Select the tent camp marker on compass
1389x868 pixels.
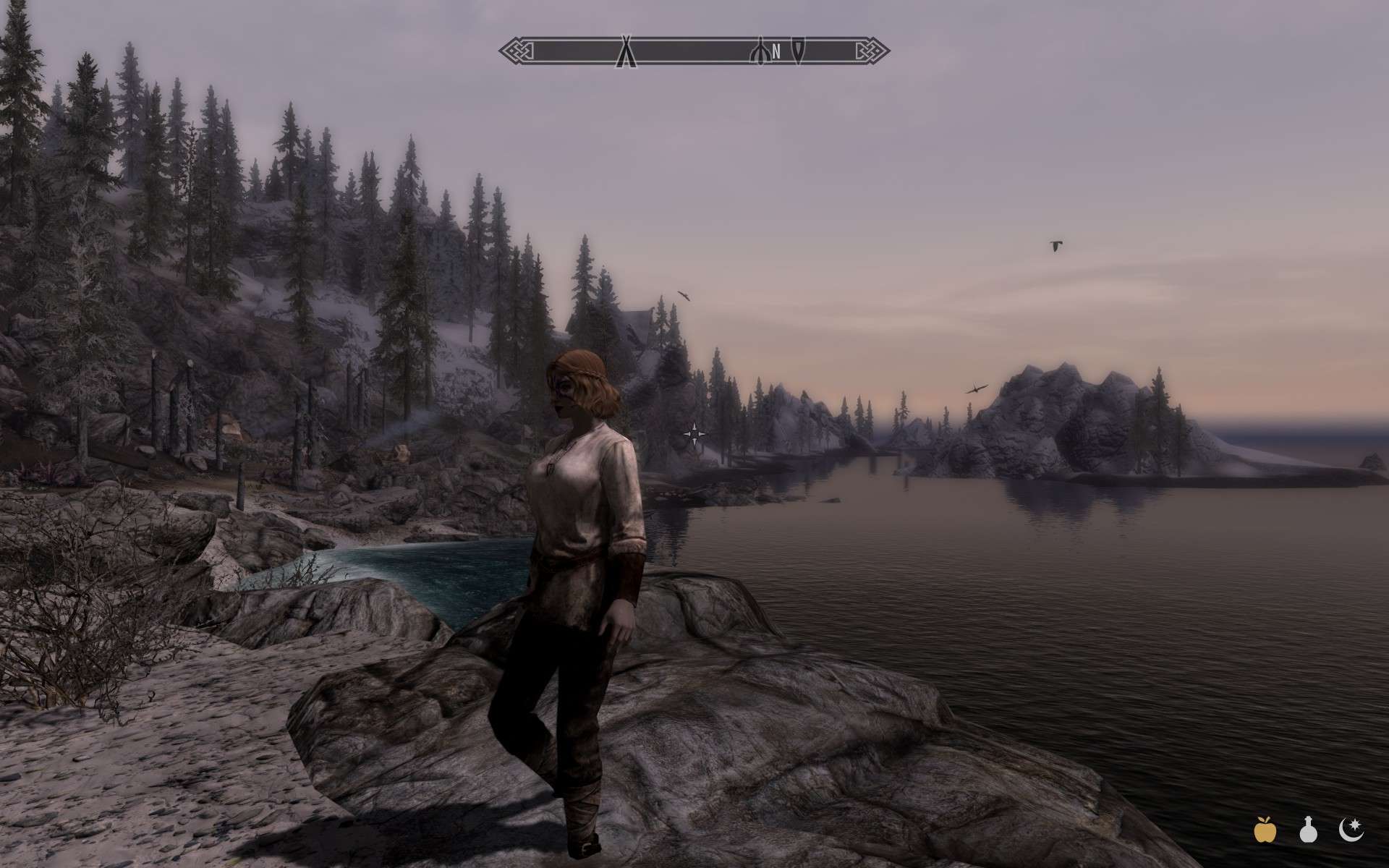626,52
